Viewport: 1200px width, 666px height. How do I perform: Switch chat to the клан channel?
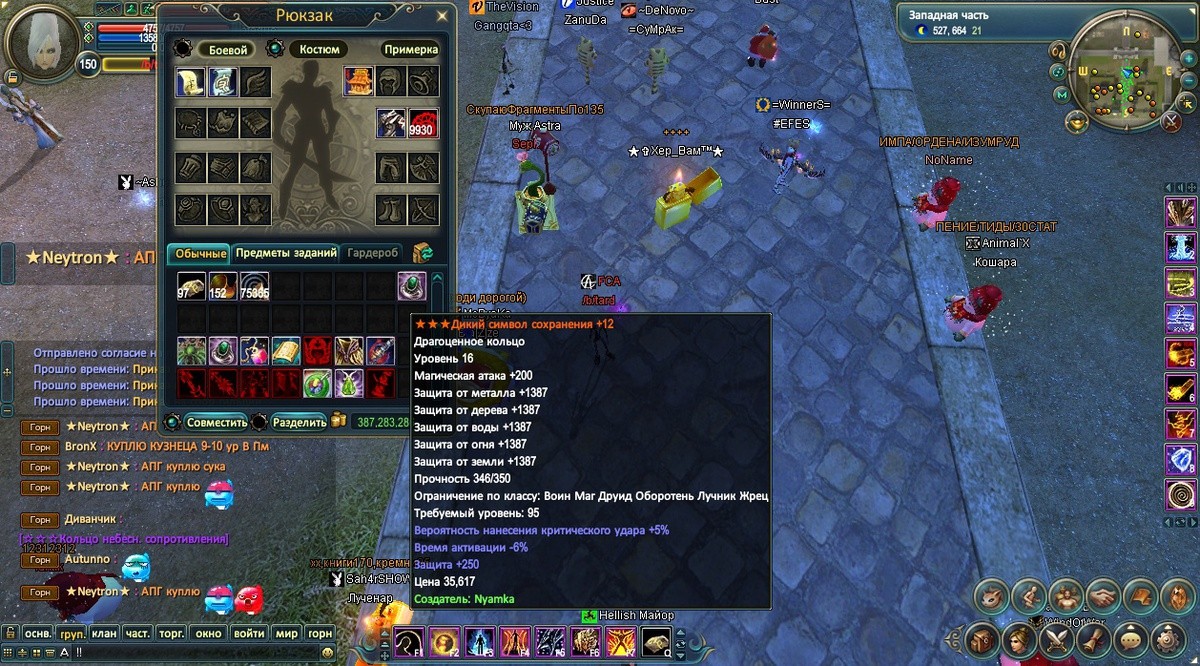click(x=104, y=633)
